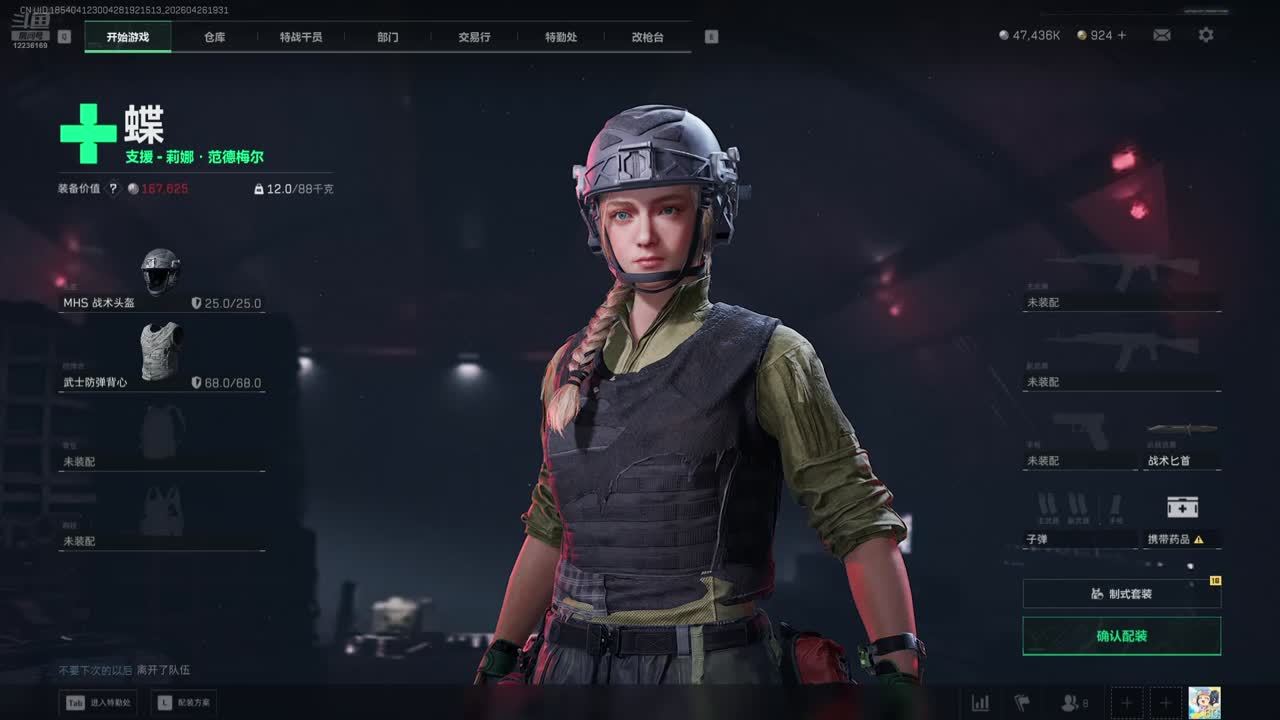Open the bar chart stats icon
The width and height of the screenshot is (1280, 720).
tap(980, 703)
